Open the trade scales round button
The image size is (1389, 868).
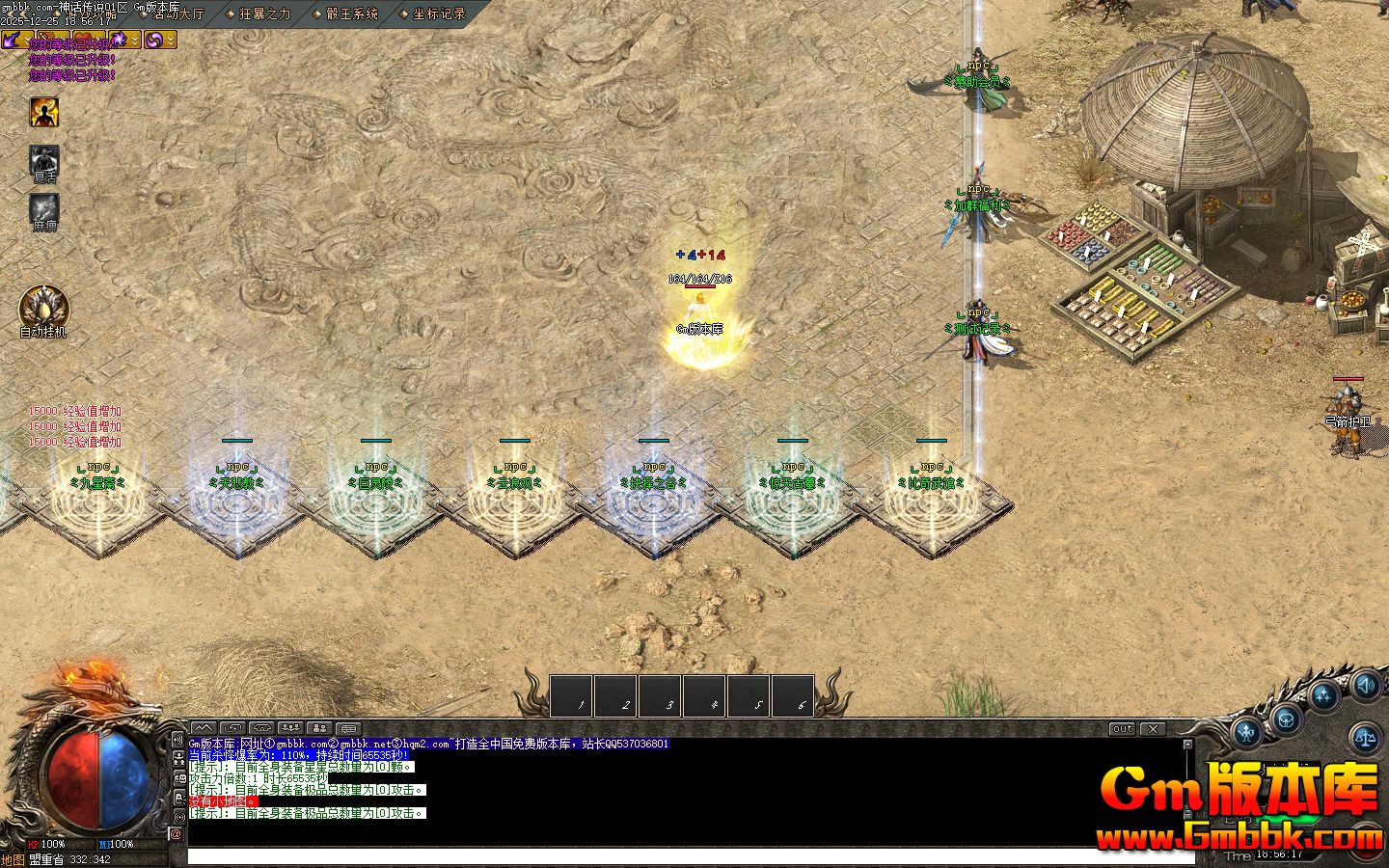pos(1366,738)
